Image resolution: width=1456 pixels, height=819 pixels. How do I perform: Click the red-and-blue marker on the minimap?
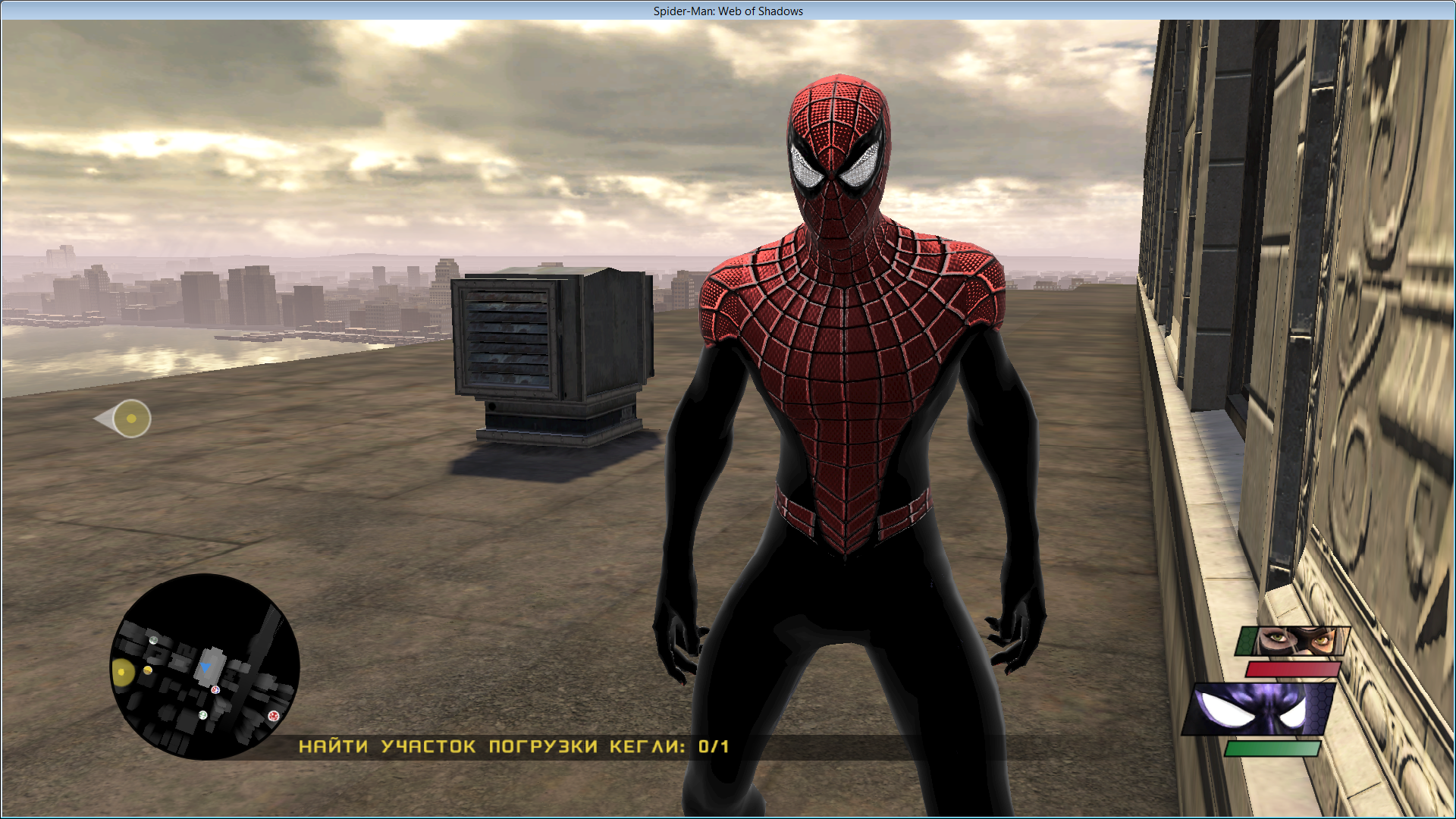click(215, 689)
